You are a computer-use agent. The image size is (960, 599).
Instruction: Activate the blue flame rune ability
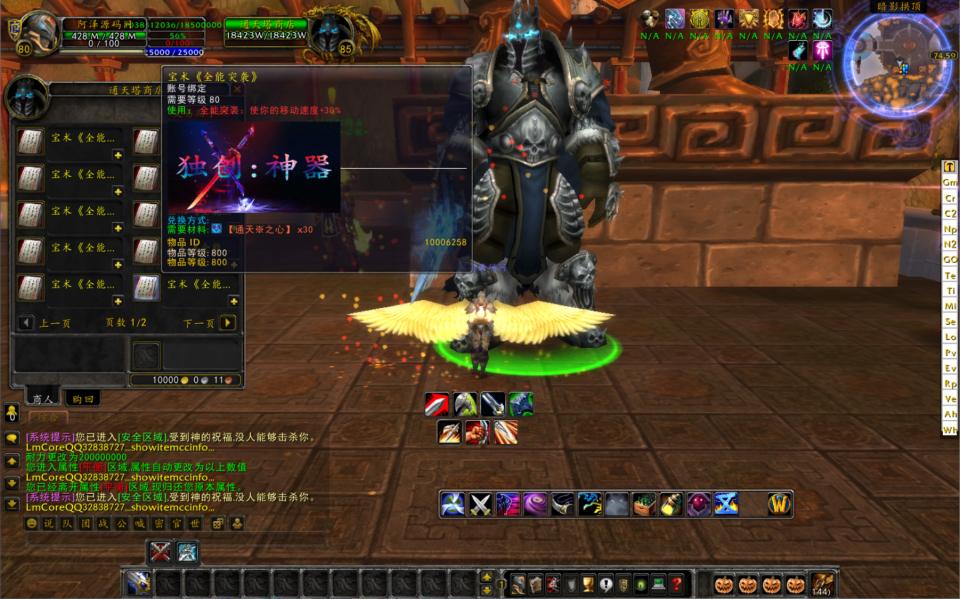click(726, 505)
